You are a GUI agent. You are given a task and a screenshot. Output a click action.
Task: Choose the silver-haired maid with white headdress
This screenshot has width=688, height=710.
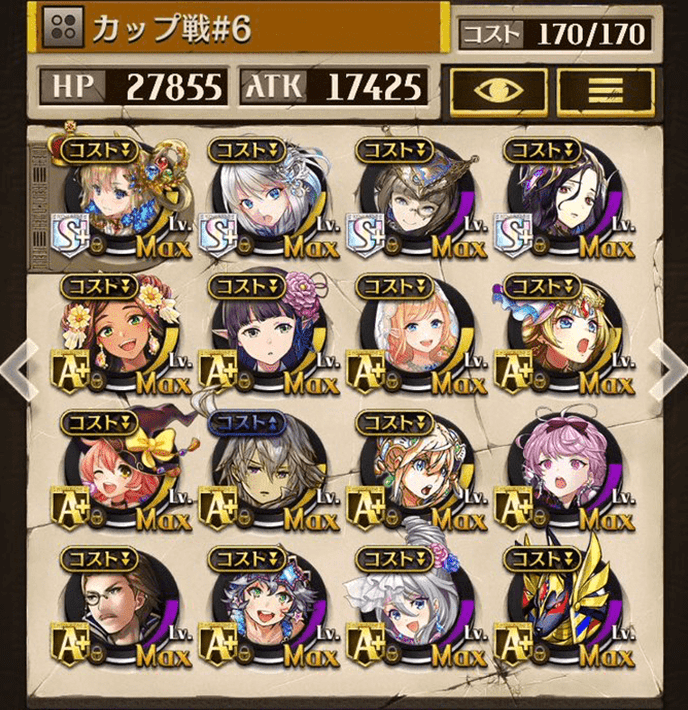point(410,605)
